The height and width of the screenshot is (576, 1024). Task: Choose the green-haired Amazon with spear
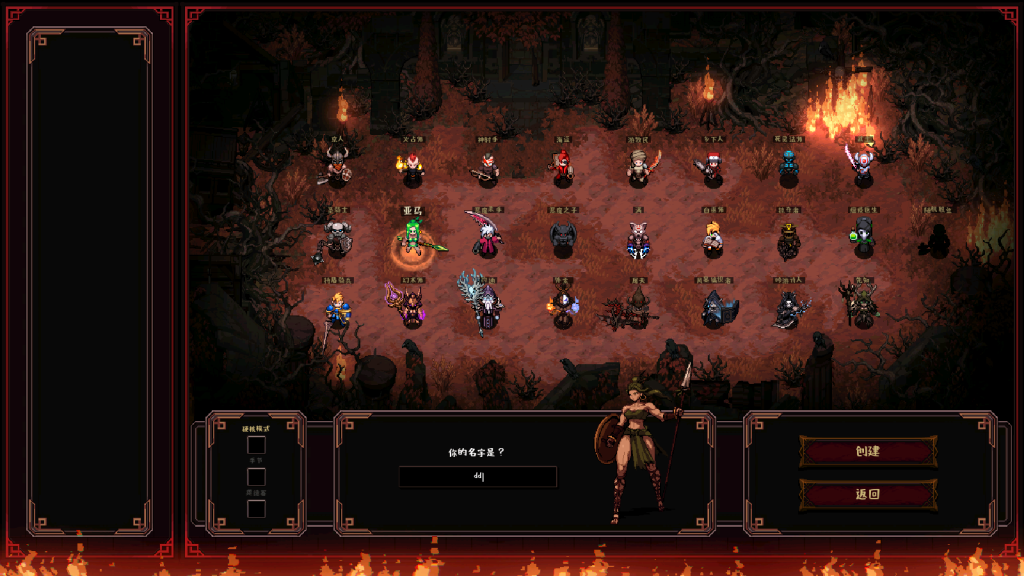coord(413,239)
